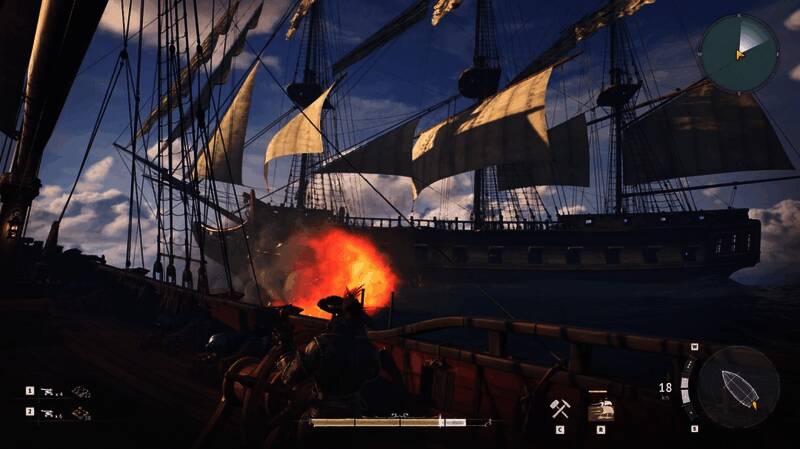The height and width of the screenshot is (449, 800).
Task: Open the circular minimap radar
Action: point(738,52)
